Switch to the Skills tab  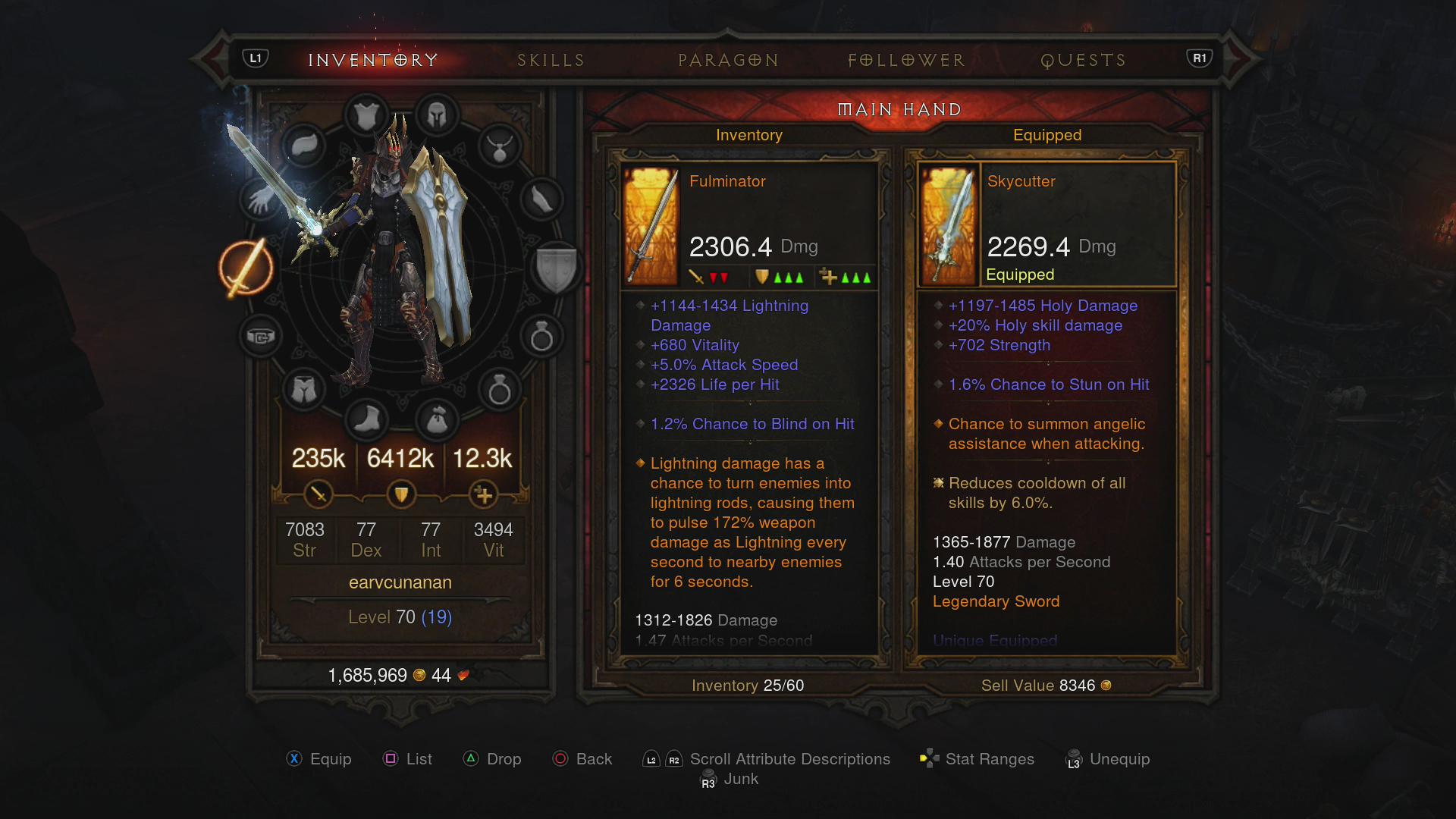(550, 60)
